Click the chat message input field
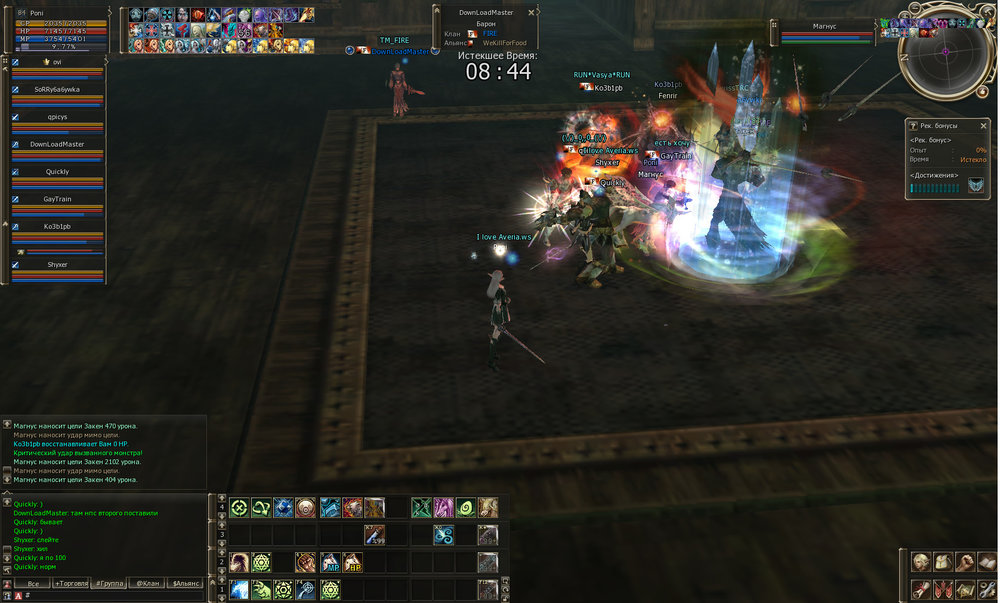The height and width of the screenshot is (603, 1000). click(x=110, y=596)
